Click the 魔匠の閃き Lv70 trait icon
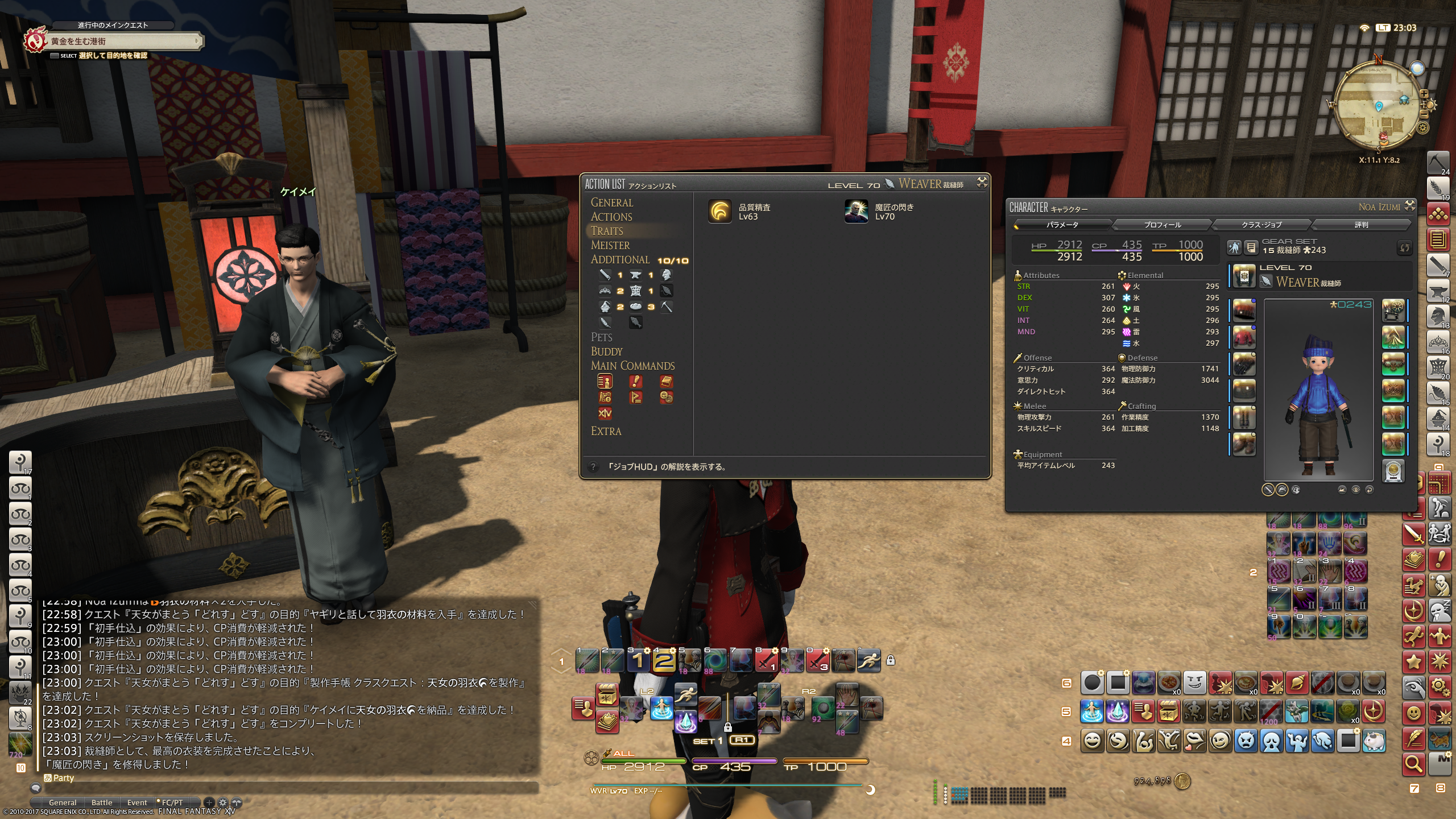Screen dimensions: 1456x819 [856, 212]
